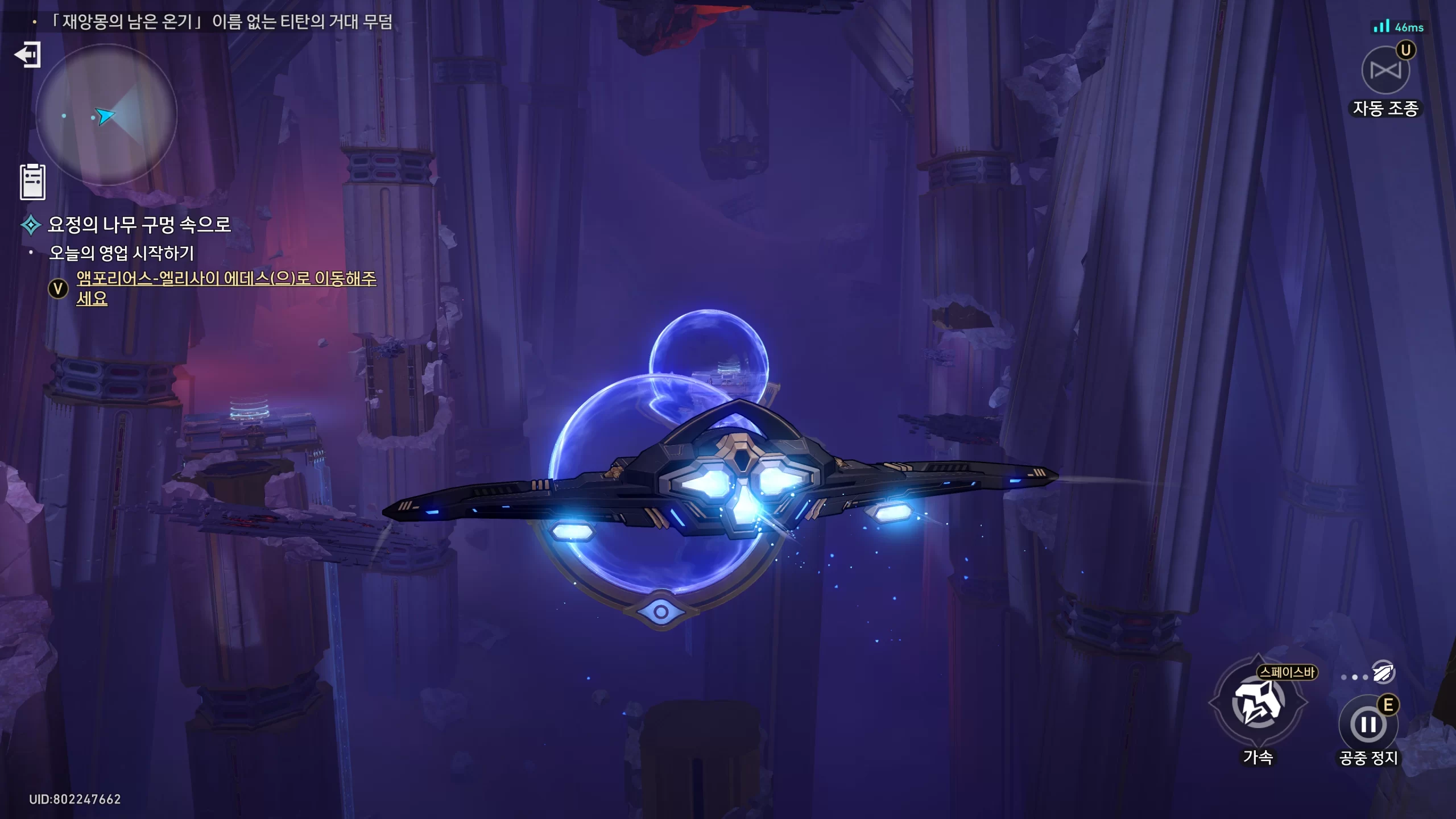1456x819 pixels.
Task: Click the exit door icon
Action: coord(28,55)
